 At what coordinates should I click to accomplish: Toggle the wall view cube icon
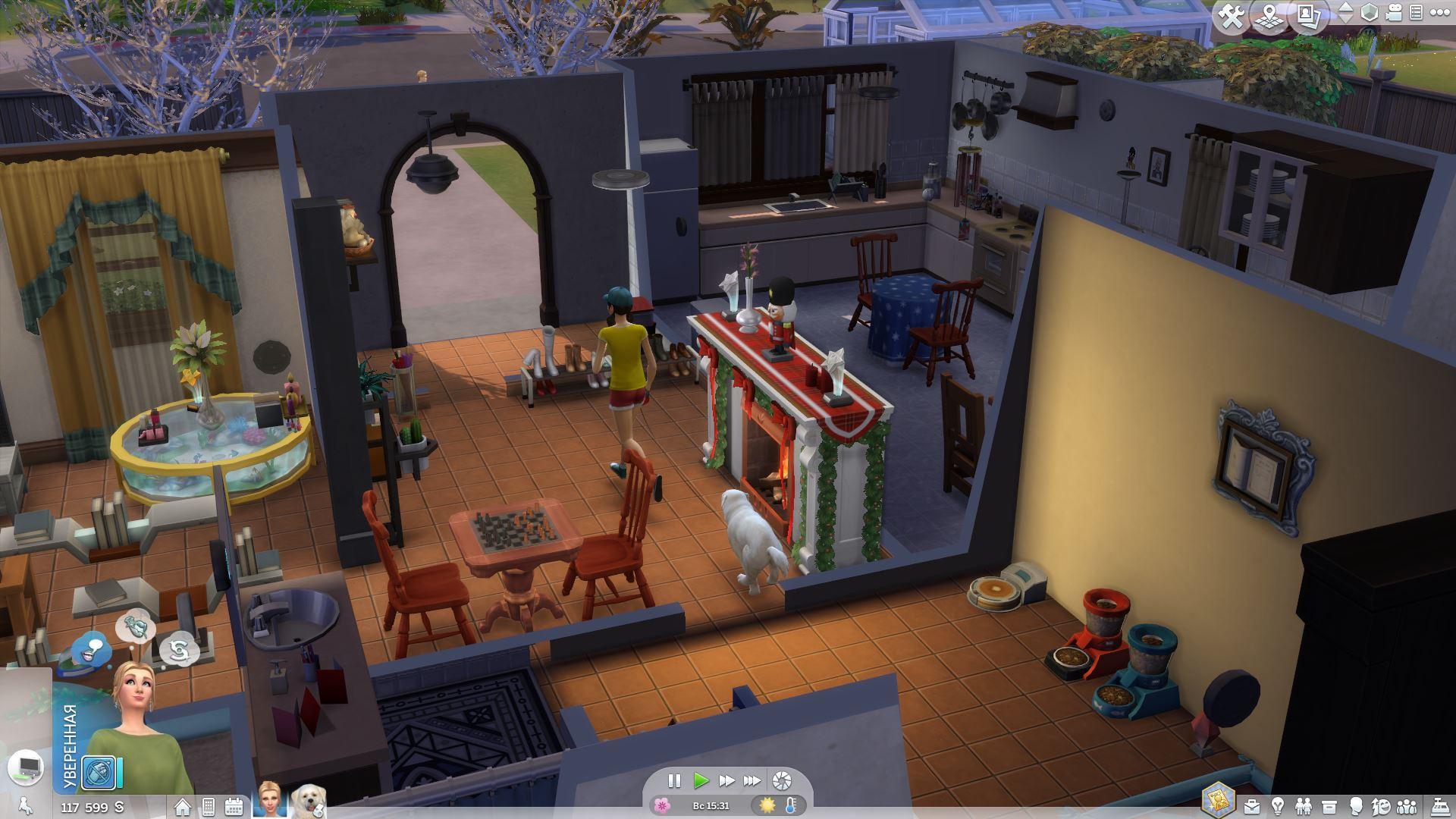click(1370, 13)
